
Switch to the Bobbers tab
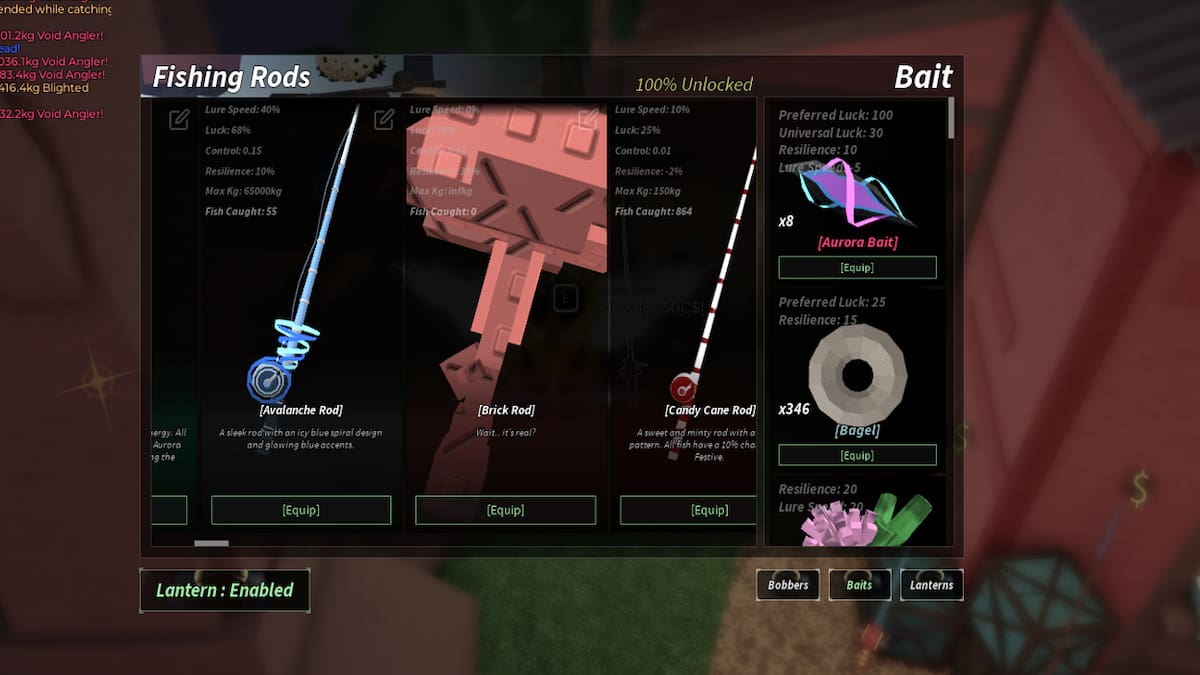click(788, 585)
